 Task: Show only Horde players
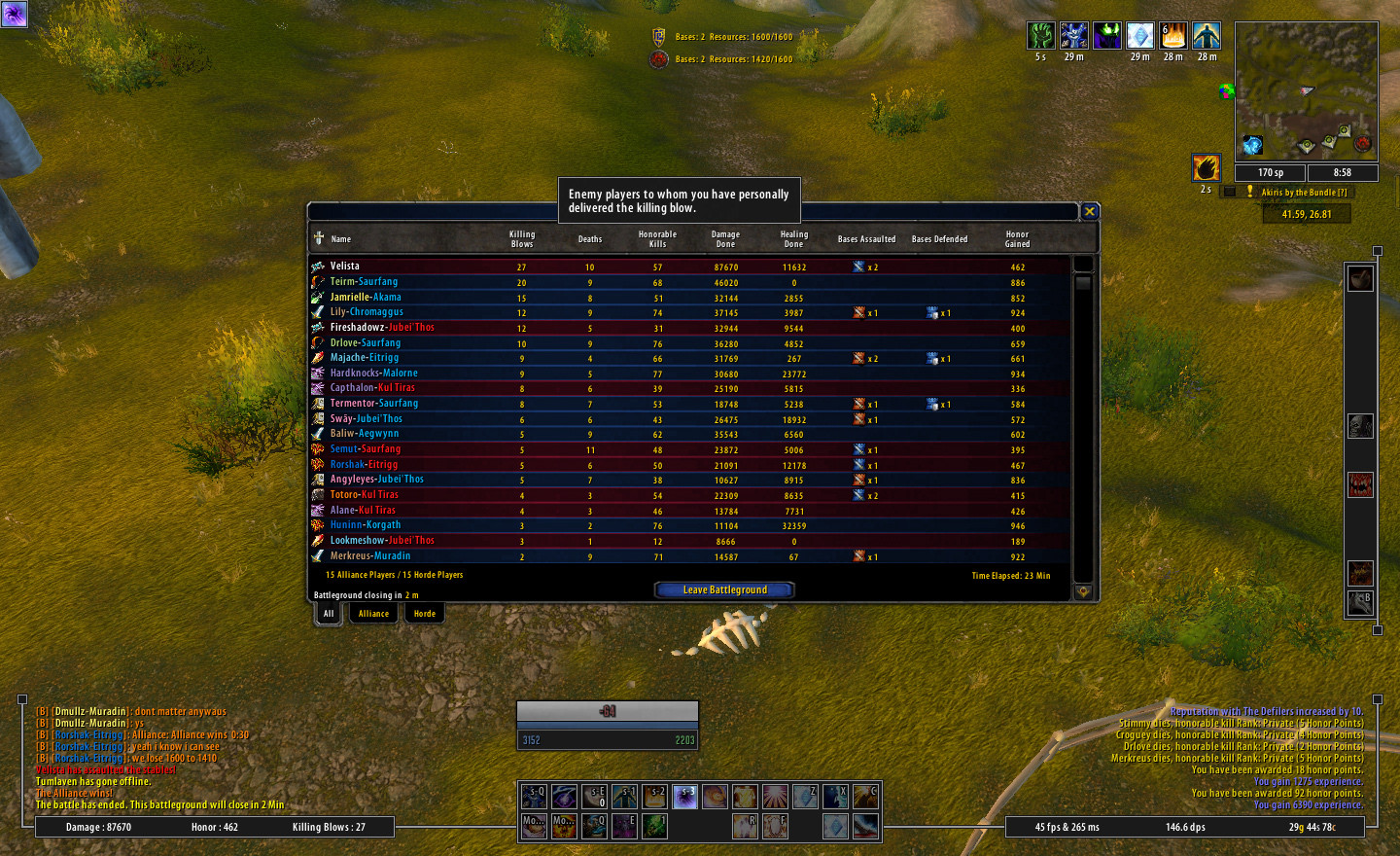click(425, 614)
